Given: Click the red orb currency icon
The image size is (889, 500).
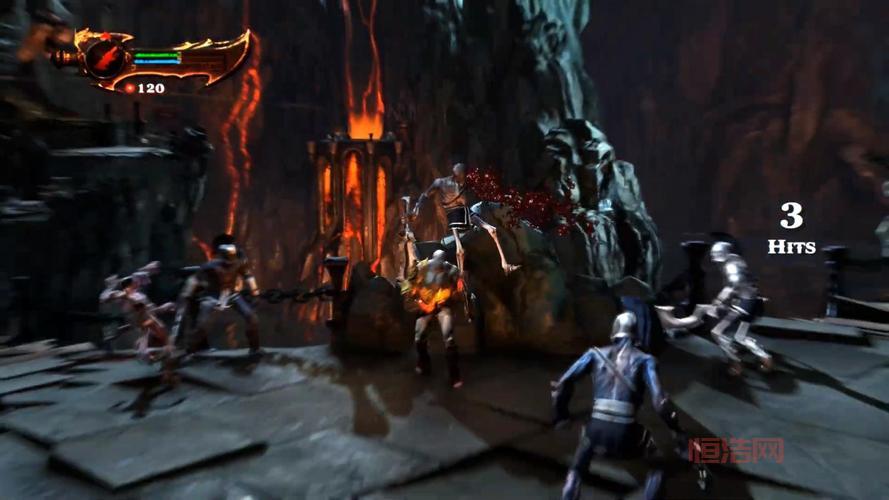Looking at the screenshot, I should coord(129,88).
